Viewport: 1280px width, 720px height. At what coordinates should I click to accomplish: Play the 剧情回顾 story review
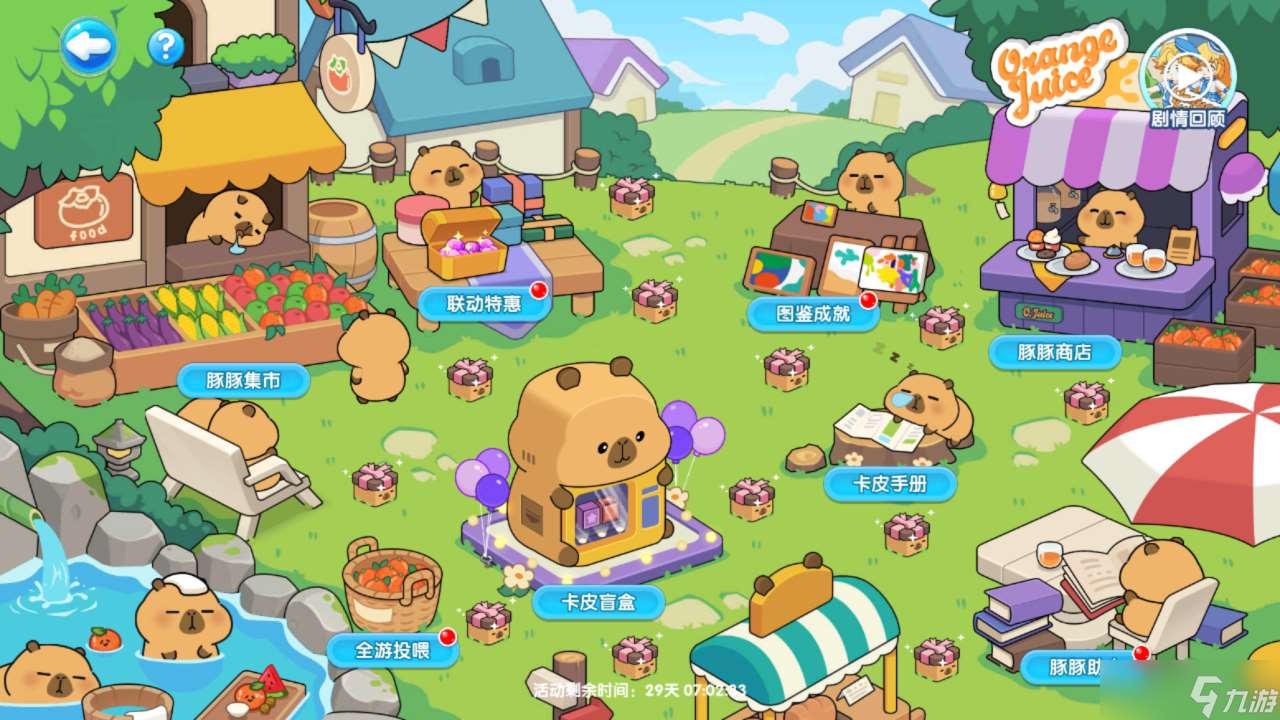pos(1187,77)
